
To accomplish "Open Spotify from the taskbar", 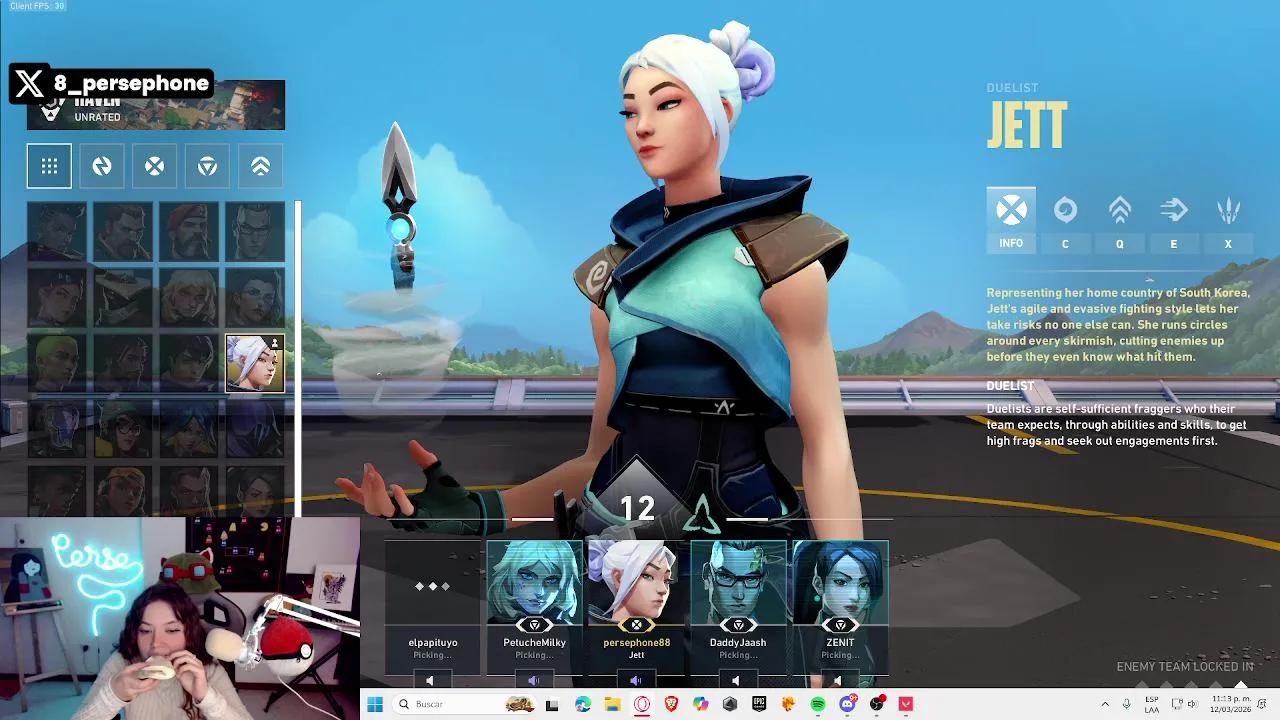I will 819,705.
